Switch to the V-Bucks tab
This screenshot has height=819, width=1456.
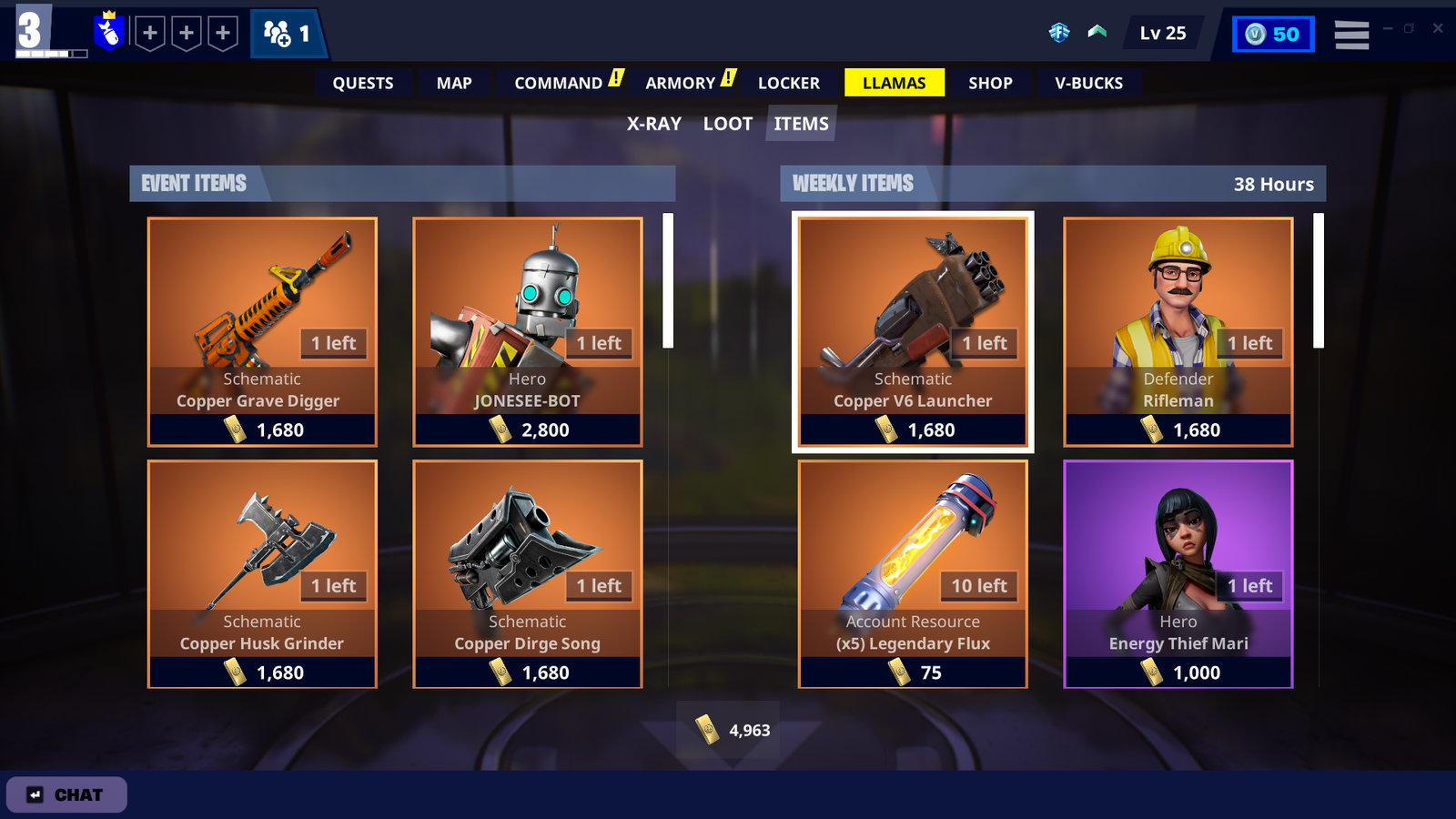(1088, 83)
